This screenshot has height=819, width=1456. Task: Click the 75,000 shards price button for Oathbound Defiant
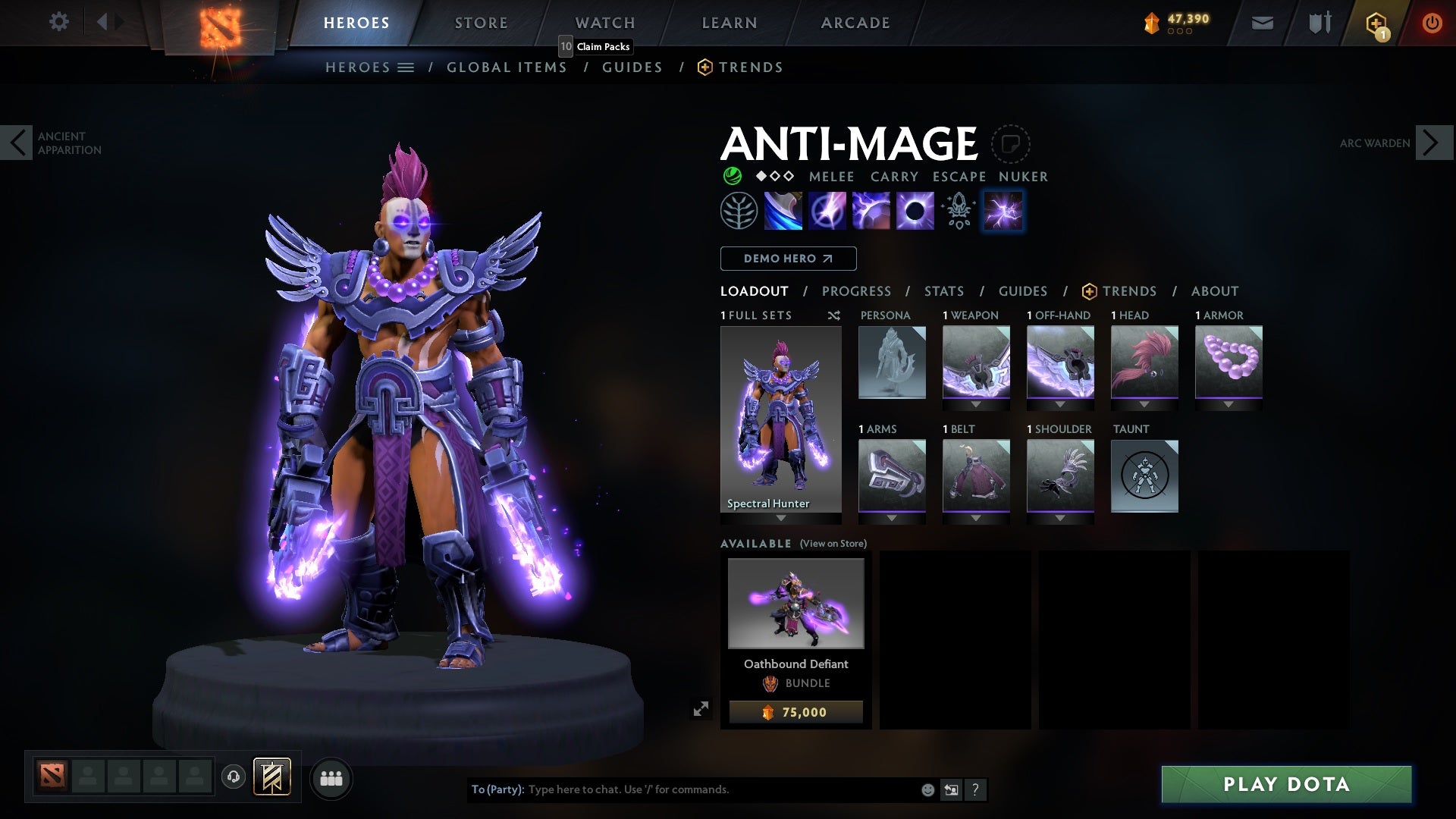click(795, 711)
